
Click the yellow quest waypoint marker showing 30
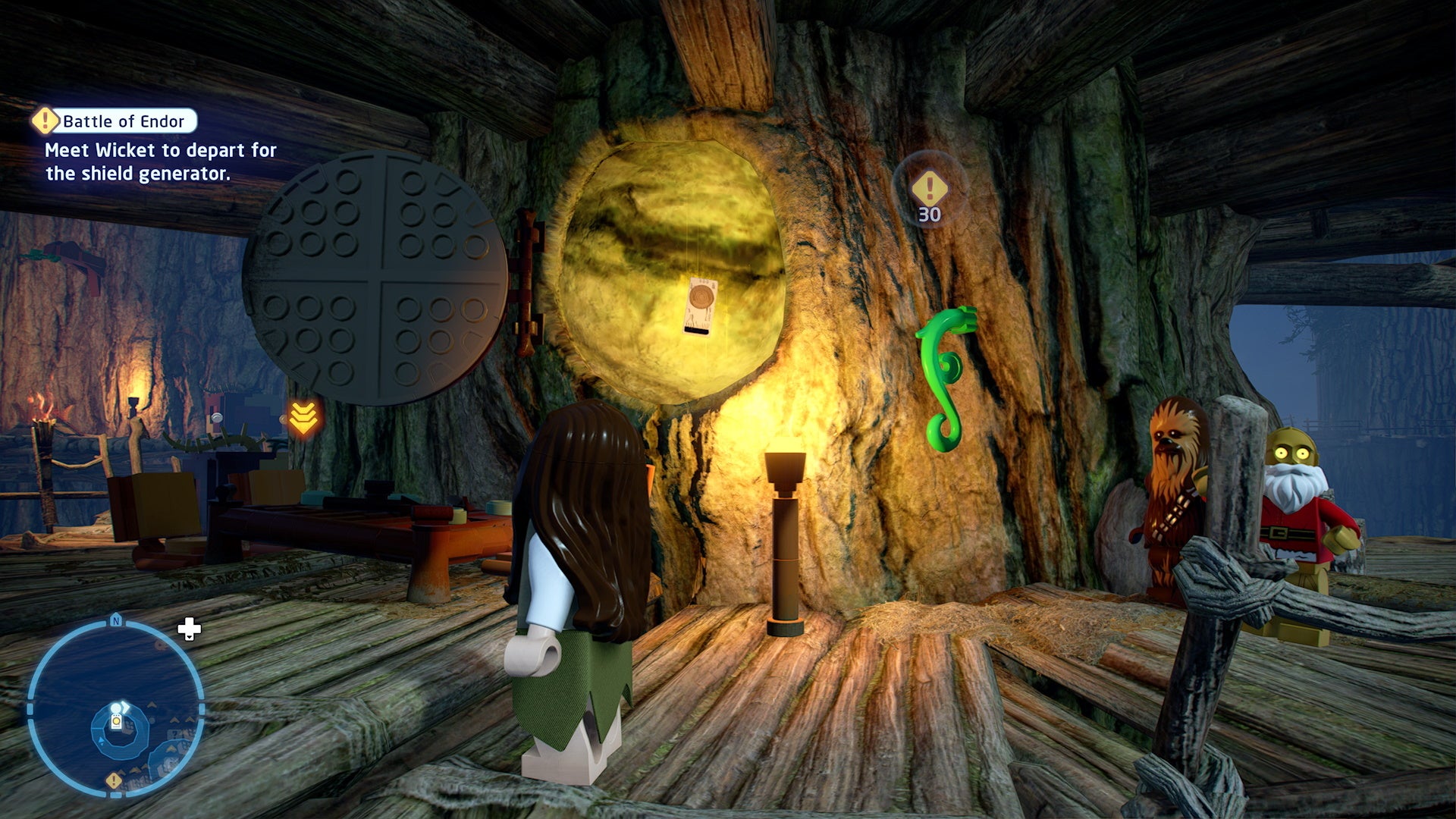(x=929, y=190)
